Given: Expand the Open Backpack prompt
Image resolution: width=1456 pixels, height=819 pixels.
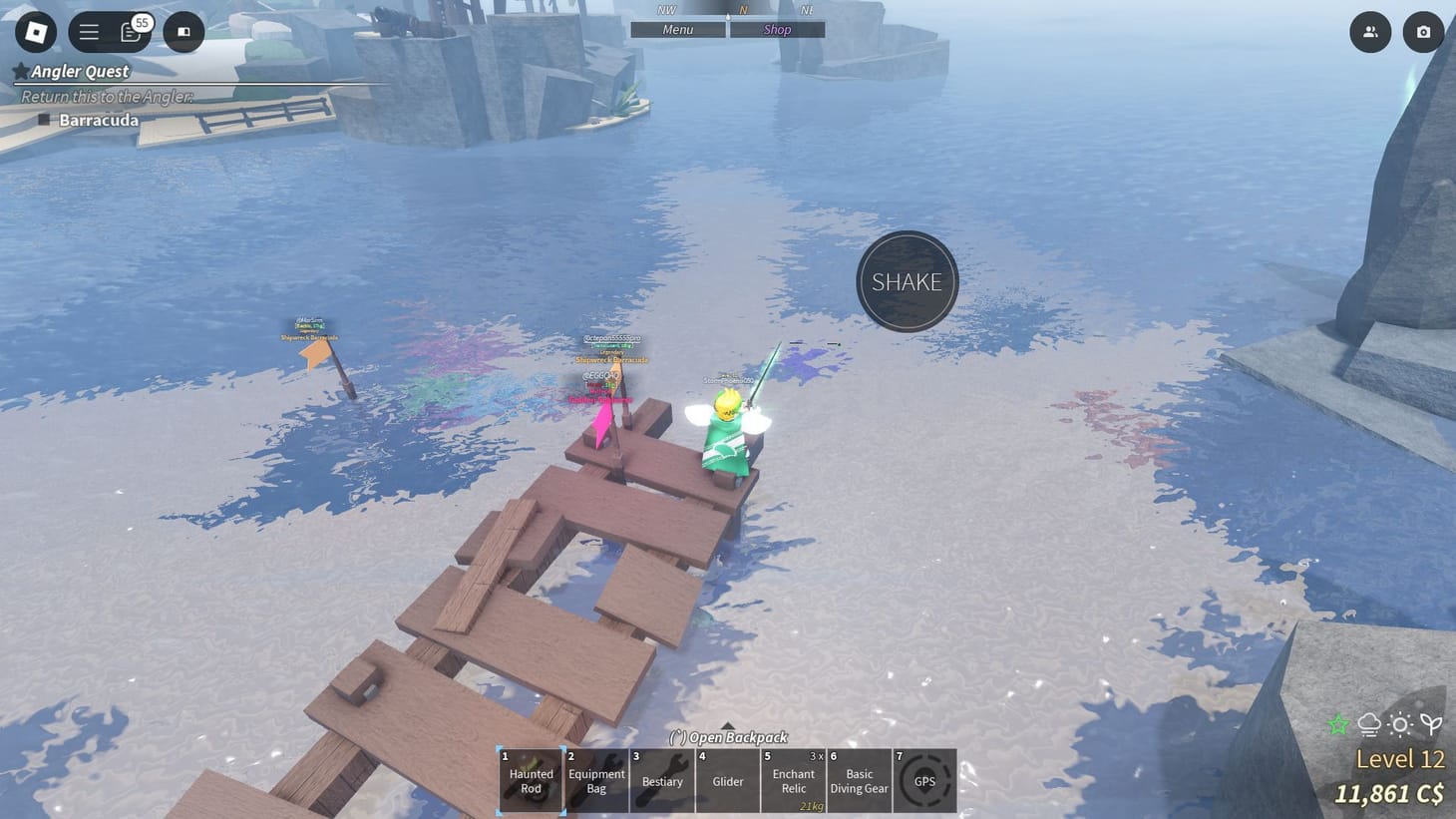Looking at the screenshot, I should (x=728, y=736).
